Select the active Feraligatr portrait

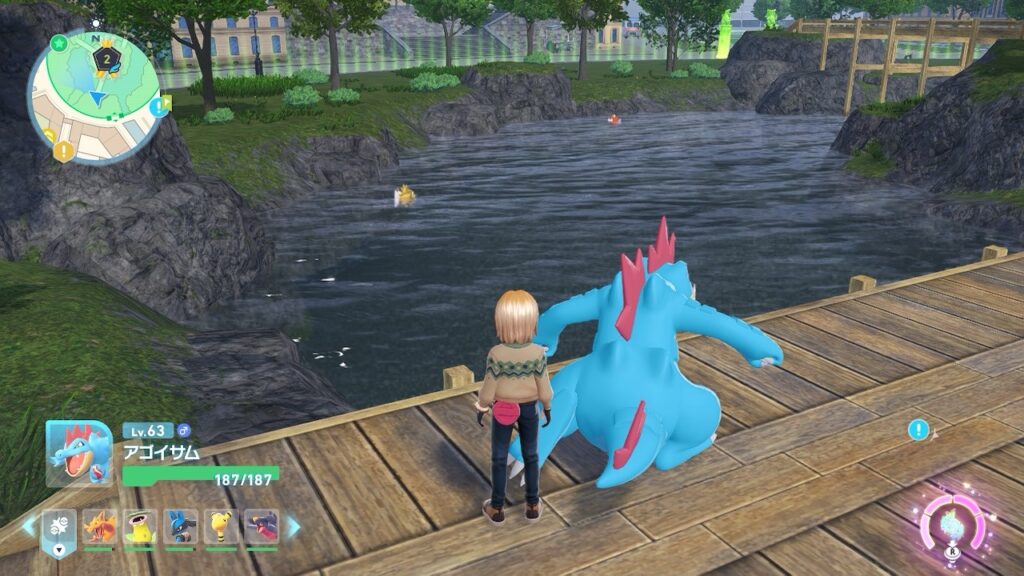(78, 453)
